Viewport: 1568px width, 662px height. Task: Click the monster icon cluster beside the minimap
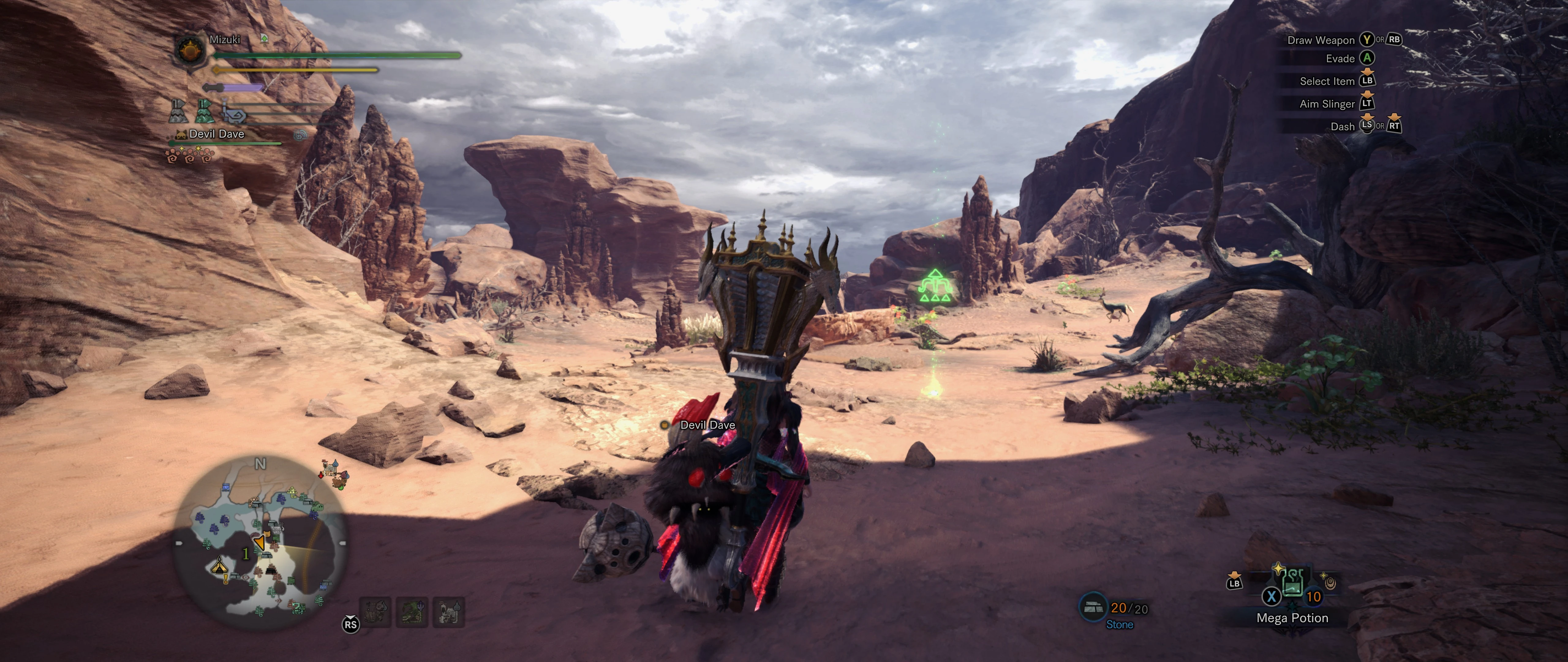(334, 474)
